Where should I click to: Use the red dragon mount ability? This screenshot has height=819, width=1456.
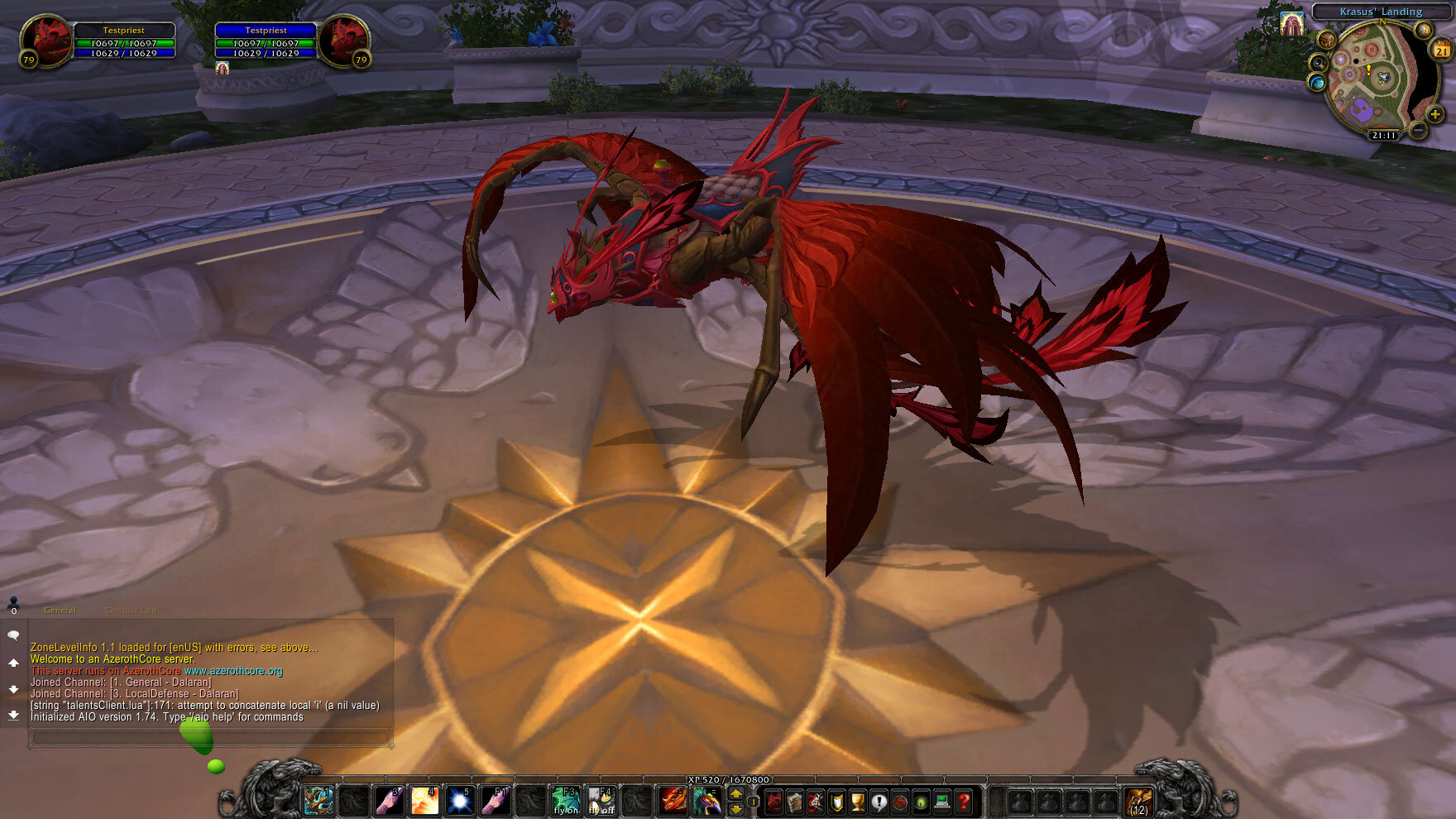(x=673, y=801)
